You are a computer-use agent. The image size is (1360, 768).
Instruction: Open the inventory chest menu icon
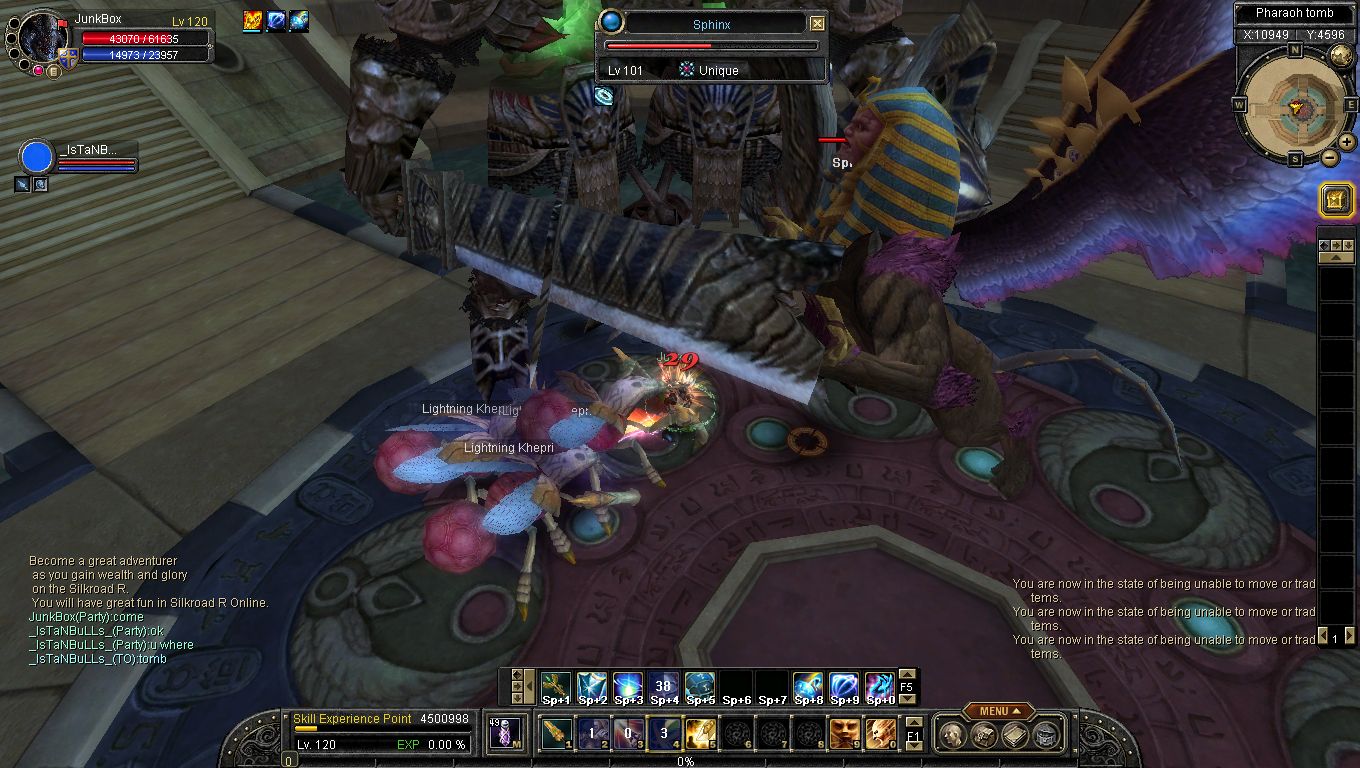pos(983,735)
